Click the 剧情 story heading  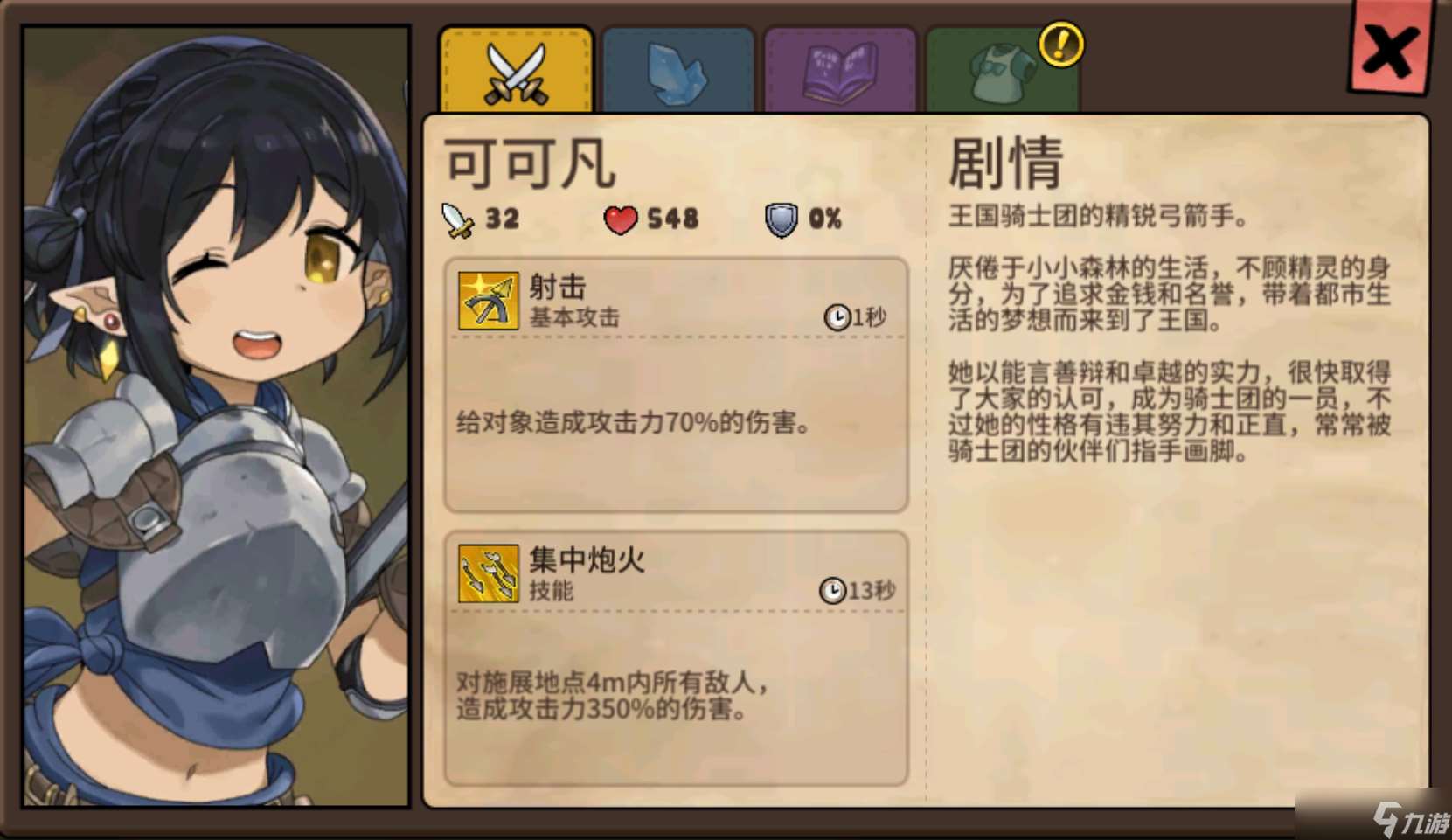click(1004, 166)
